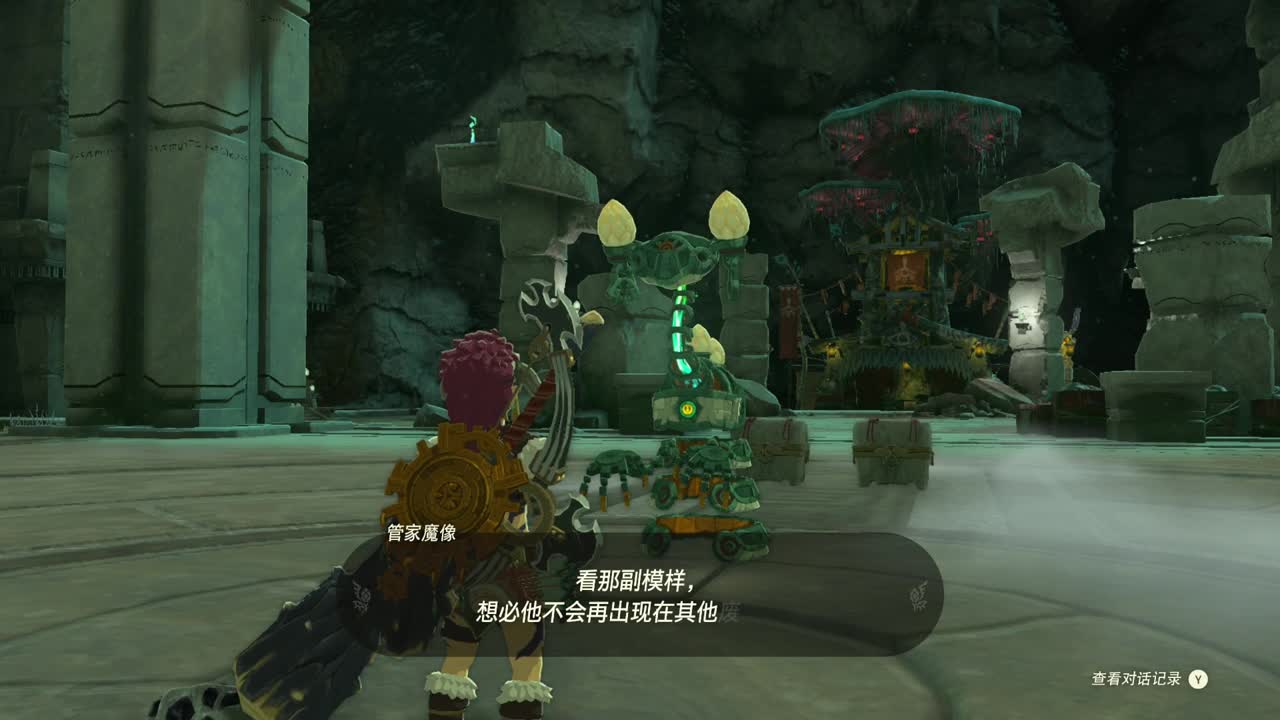Viewport: 1280px width, 720px height.
Task: Click the Y button icon for dialogue log
Action: pyautogui.click(x=1199, y=679)
